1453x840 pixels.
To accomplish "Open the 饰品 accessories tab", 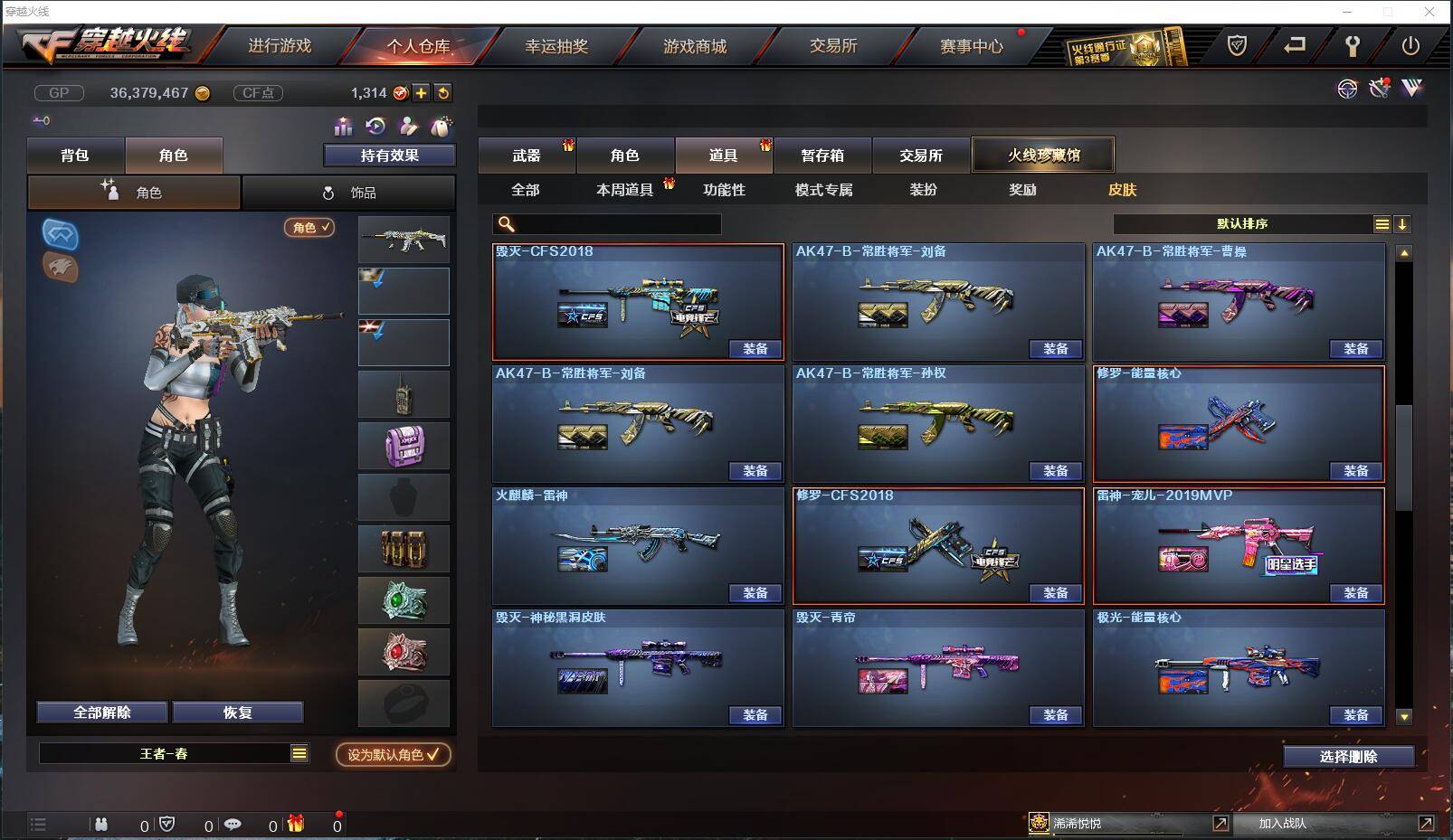I will click(x=349, y=192).
